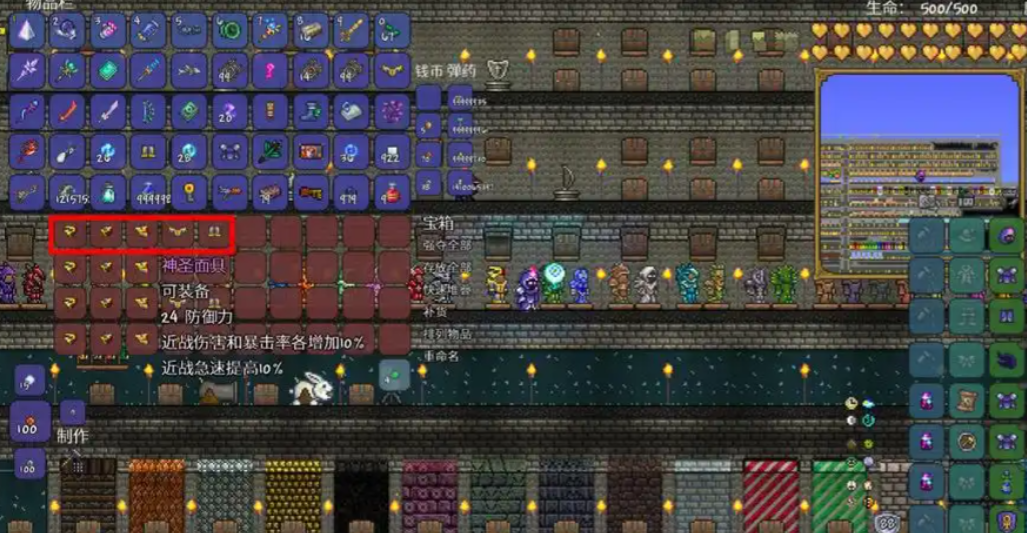Deposit everything using 存放全部
The width and height of the screenshot is (1027, 533).
[446, 267]
